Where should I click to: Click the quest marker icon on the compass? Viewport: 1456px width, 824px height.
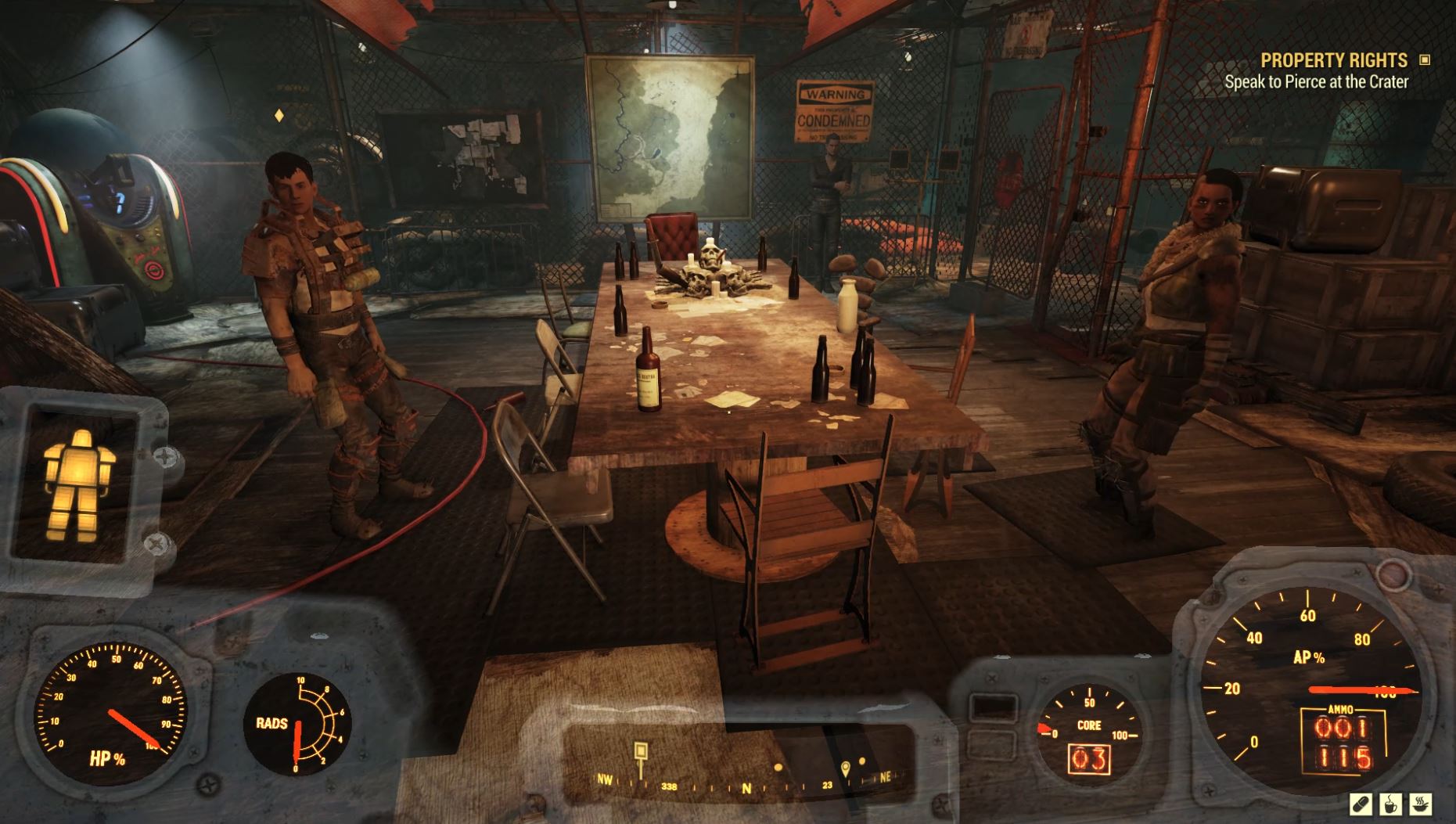click(x=639, y=750)
